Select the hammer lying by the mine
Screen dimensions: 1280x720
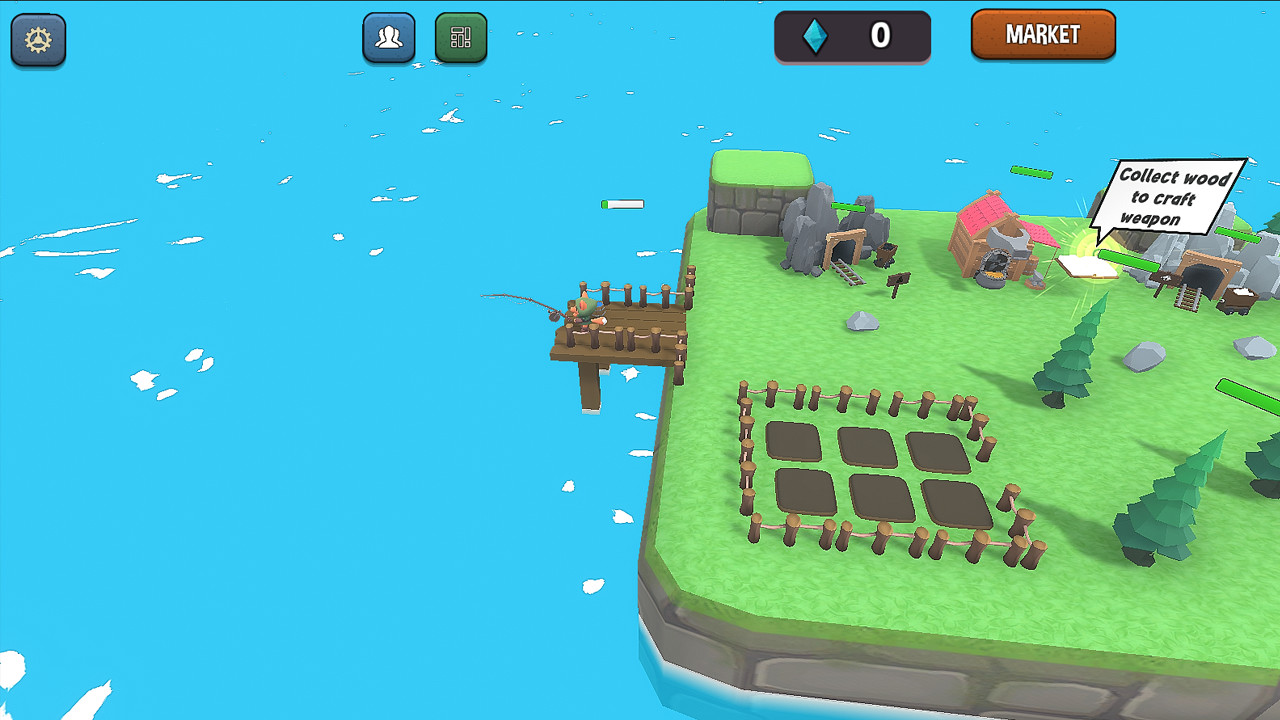tap(898, 282)
